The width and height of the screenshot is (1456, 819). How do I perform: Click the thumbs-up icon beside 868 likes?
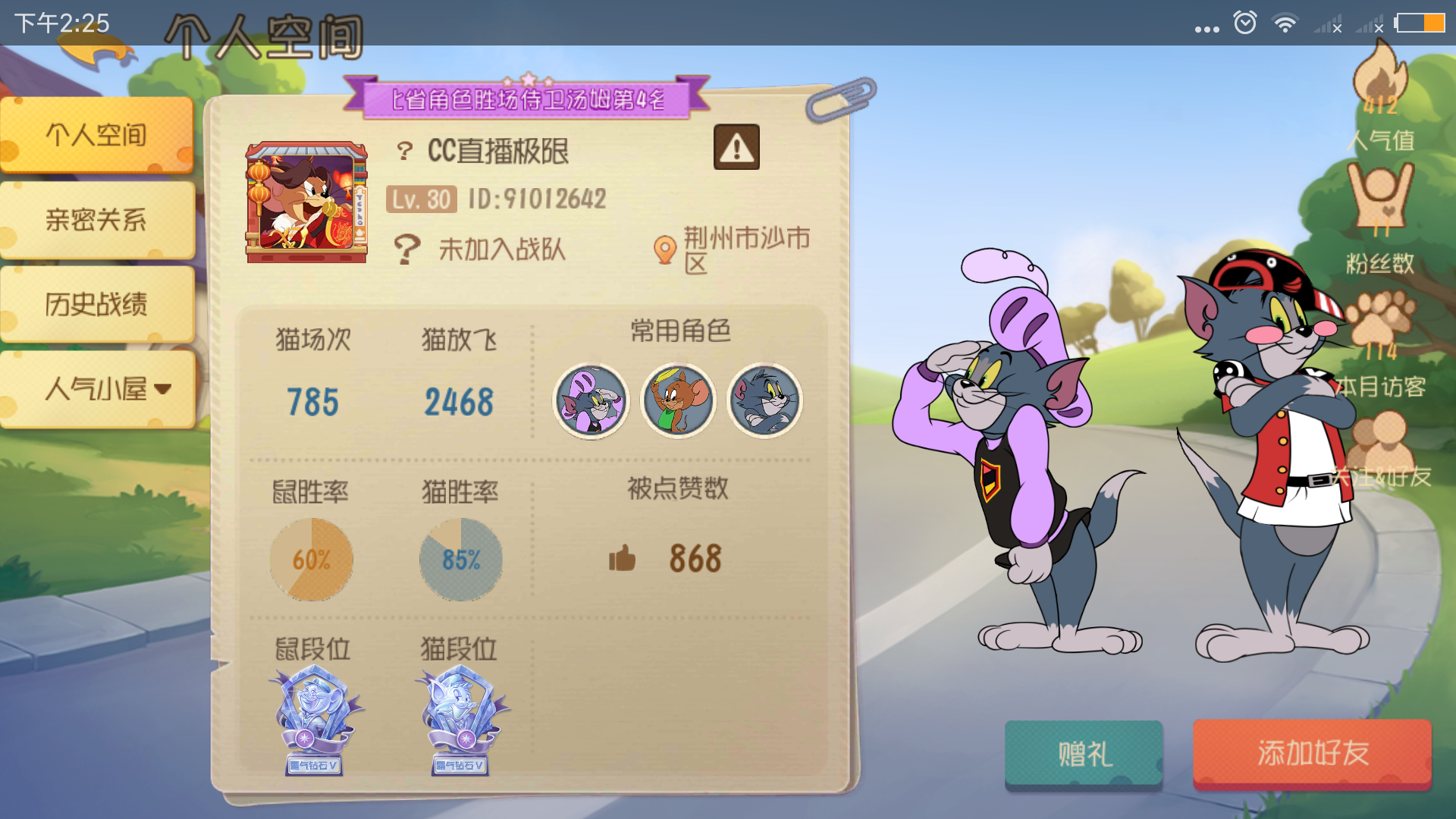(622, 559)
